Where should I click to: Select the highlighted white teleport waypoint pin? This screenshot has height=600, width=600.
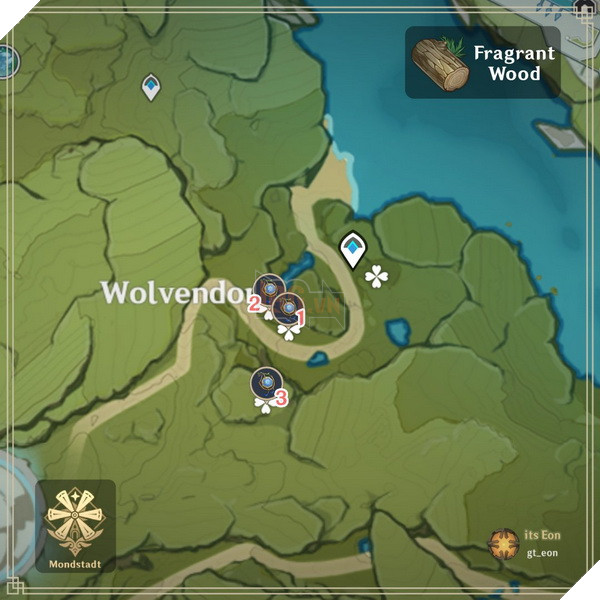352,248
